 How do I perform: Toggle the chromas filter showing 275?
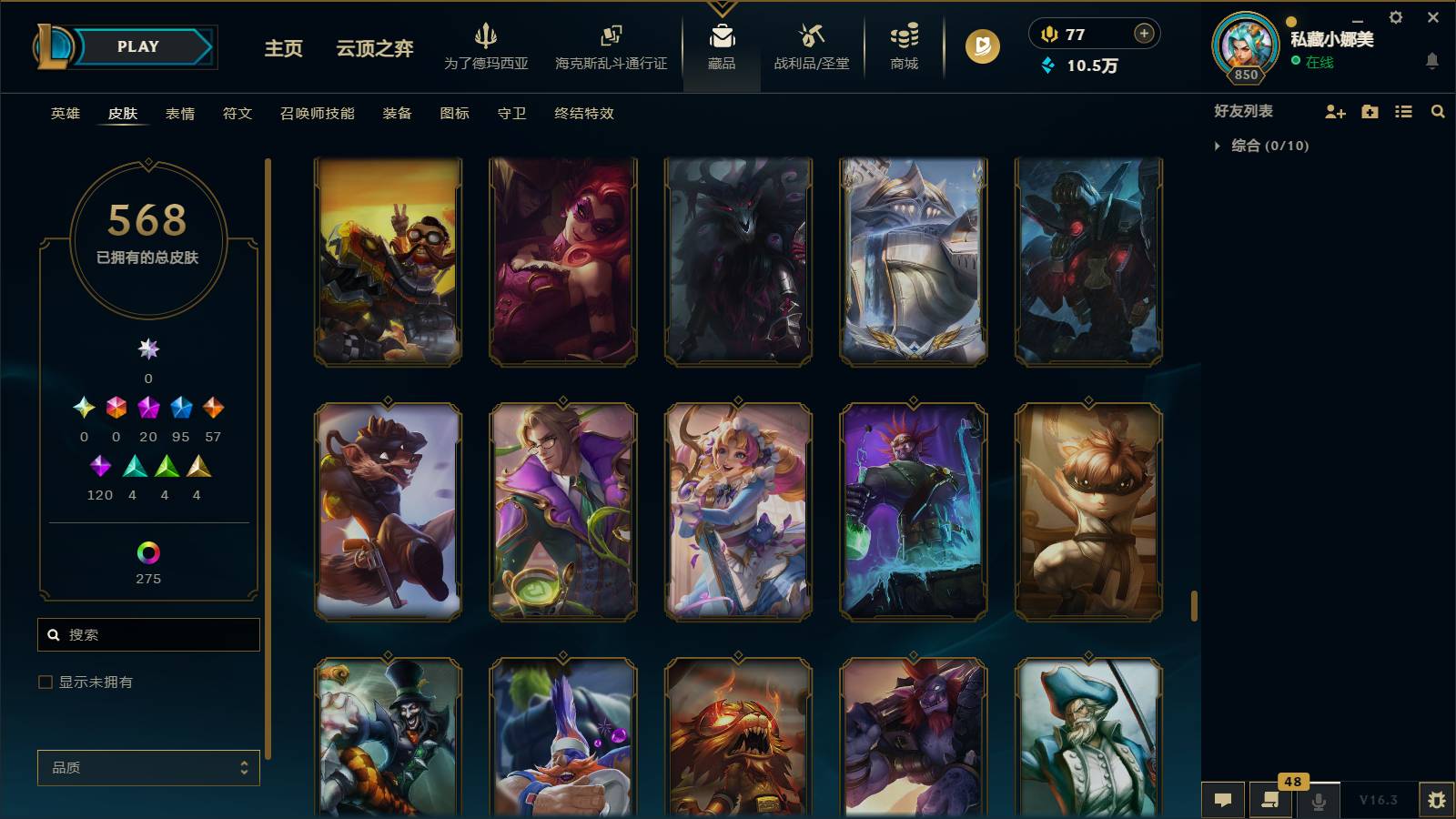click(x=148, y=551)
